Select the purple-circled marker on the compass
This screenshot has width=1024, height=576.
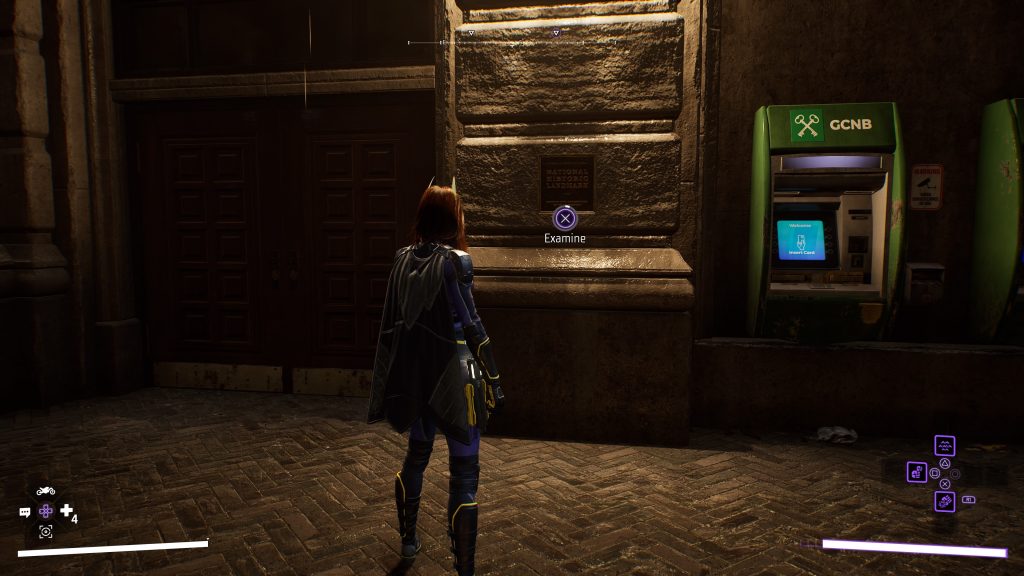(x=556, y=32)
